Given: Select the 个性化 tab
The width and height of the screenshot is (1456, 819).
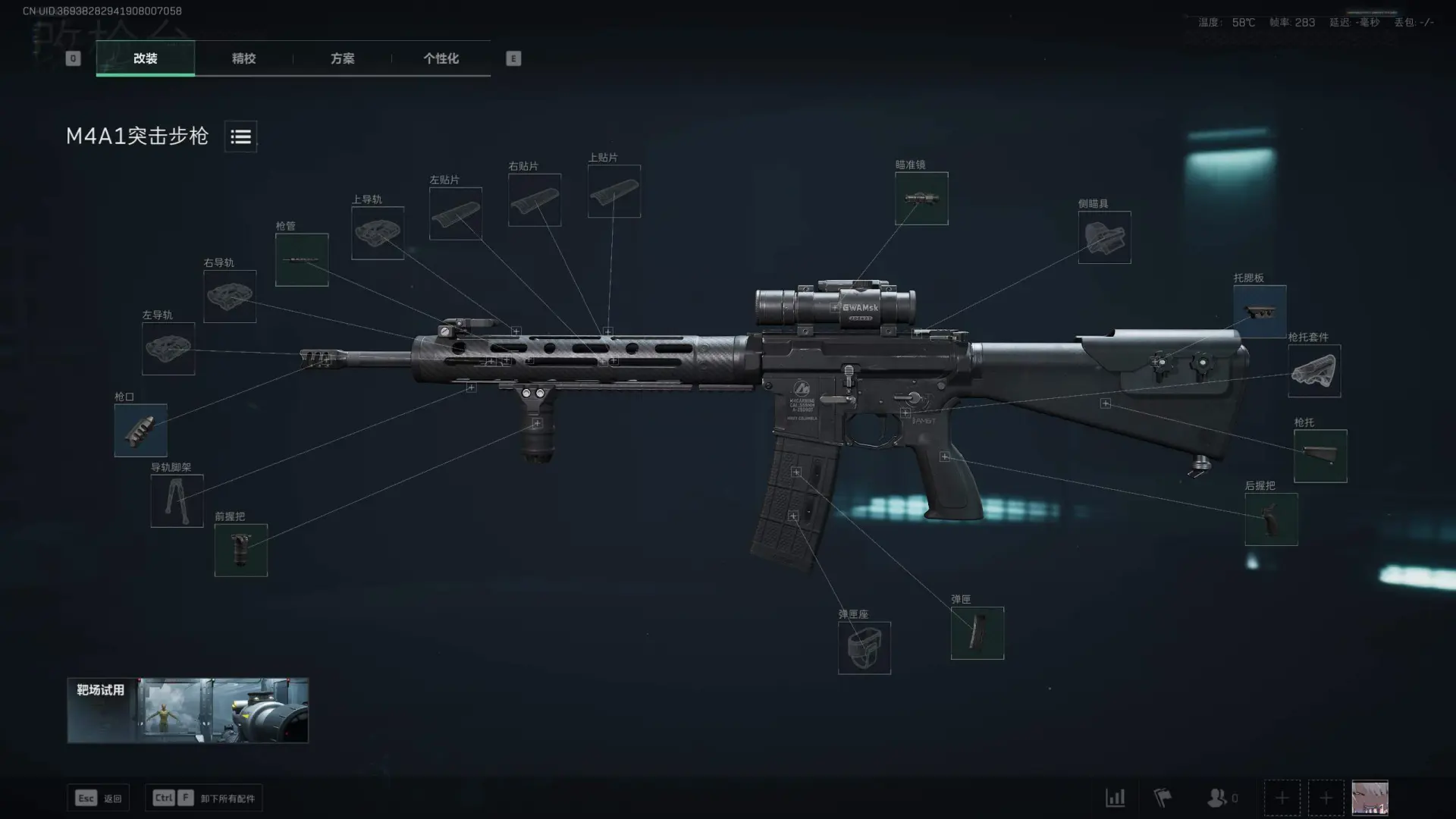Looking at the screenshot, I should coord(441,58).
